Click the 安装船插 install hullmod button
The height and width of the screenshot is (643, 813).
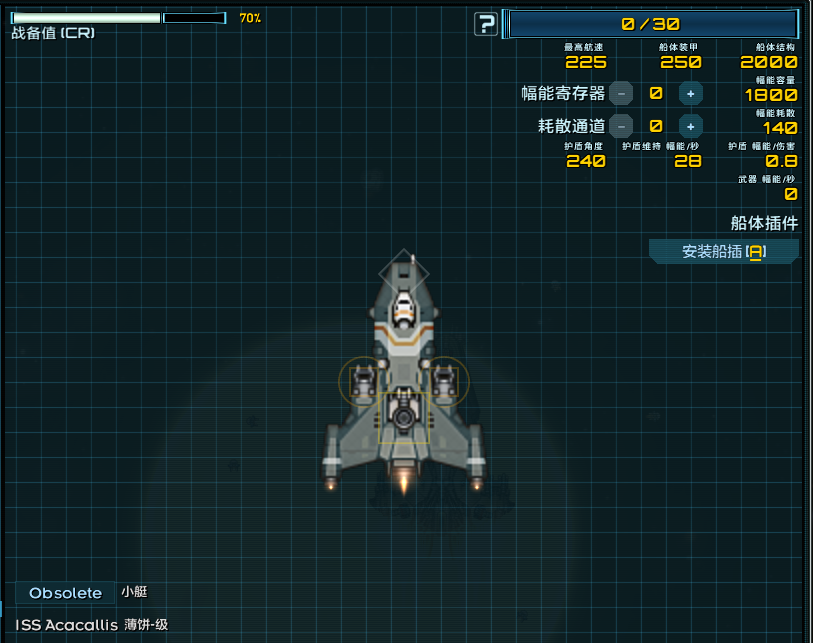(x=723, y=252)
